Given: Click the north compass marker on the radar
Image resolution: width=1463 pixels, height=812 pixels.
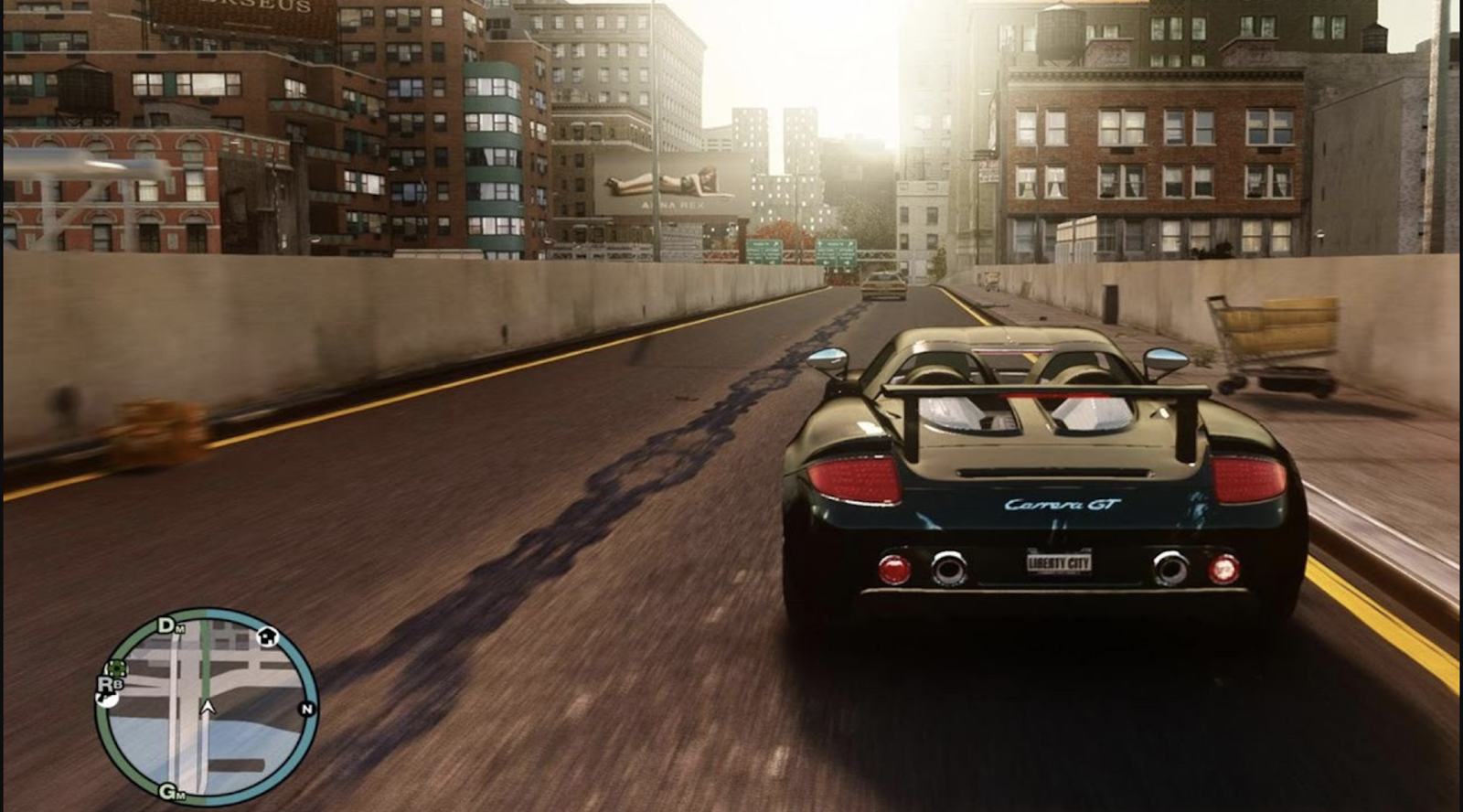Looking at the screenshot, I should click(x=307, y=709).
